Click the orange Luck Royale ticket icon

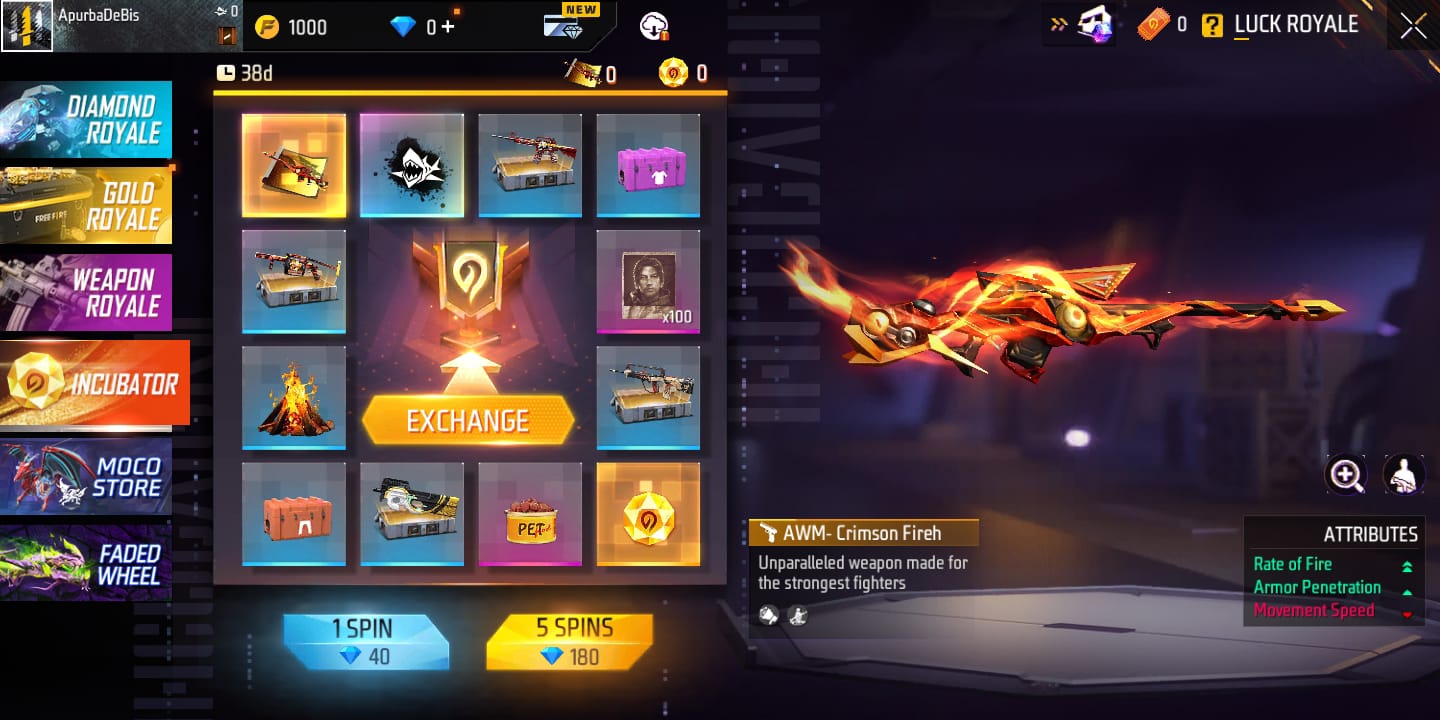1152,25
